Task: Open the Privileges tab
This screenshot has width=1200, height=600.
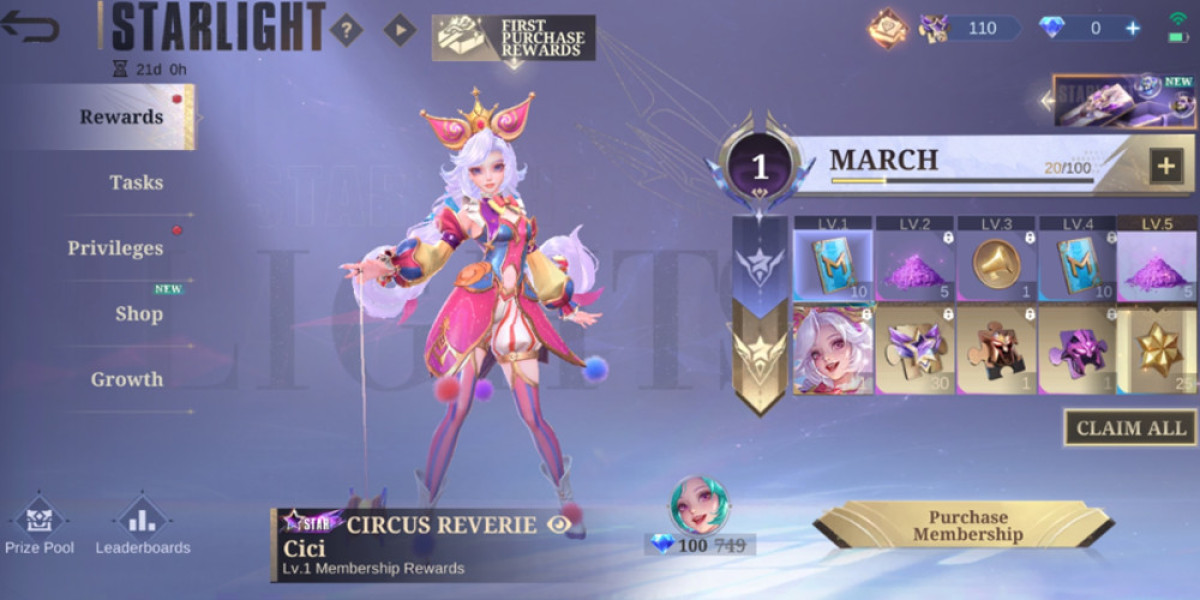Action: pos(115,248)
